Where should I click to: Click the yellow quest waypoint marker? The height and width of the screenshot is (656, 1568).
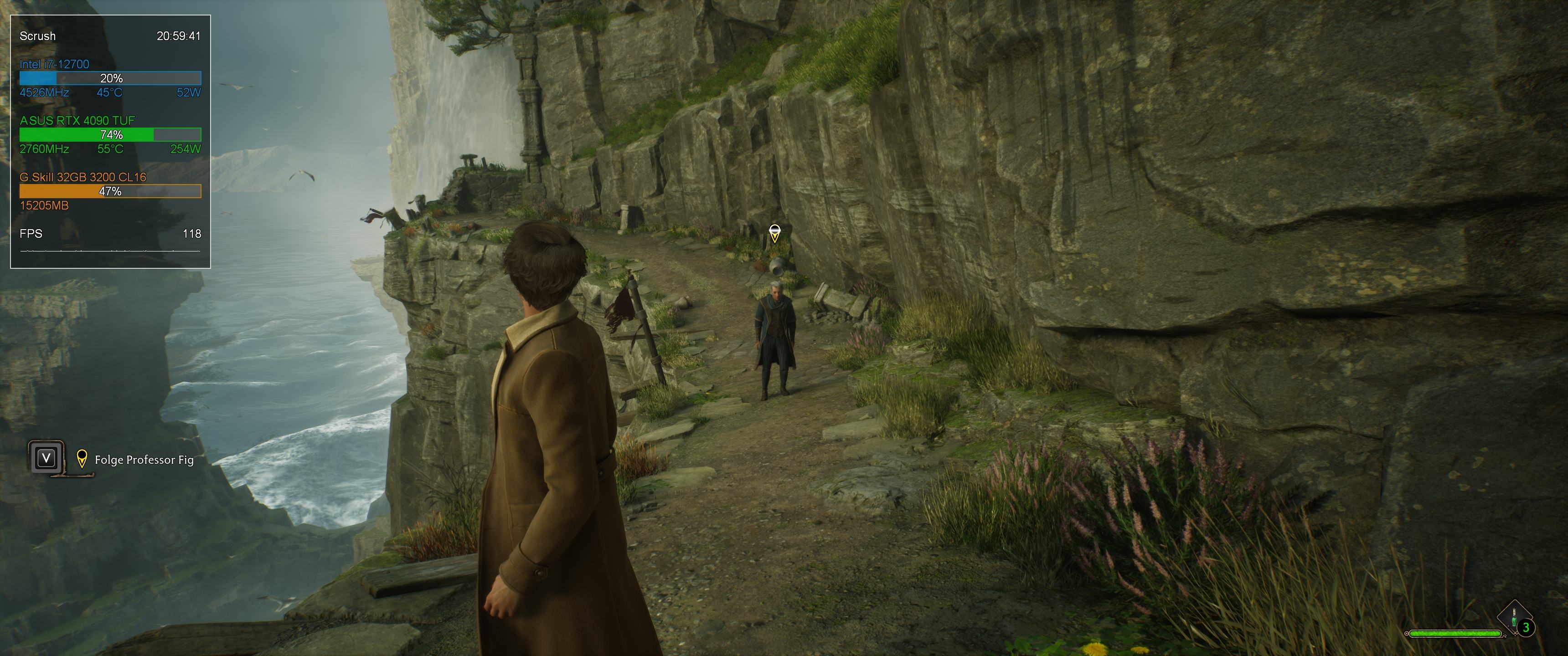point(774,233)
